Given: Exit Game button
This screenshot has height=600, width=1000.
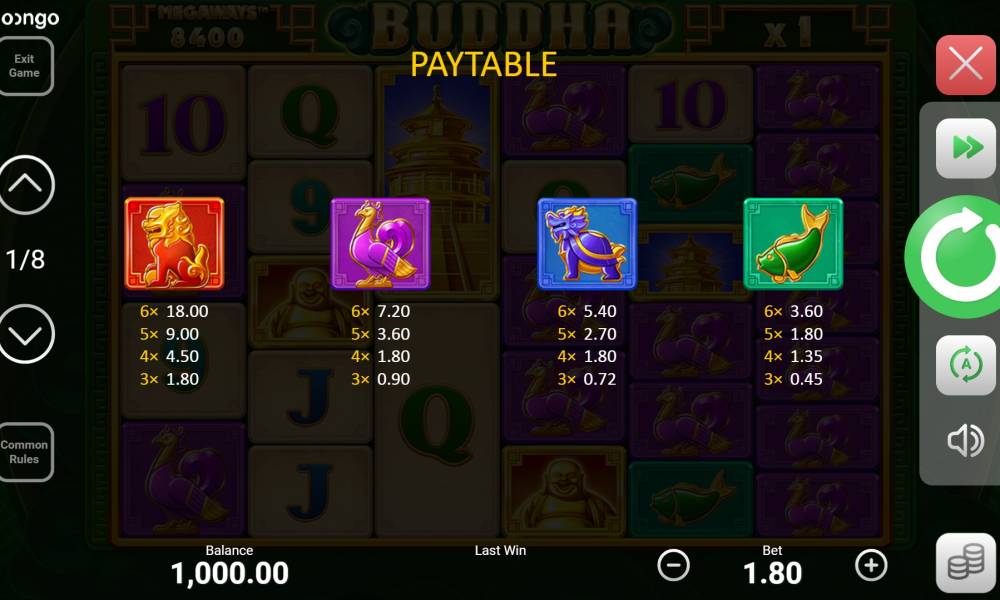Looking at the screenshot, I should click(25, 66).
